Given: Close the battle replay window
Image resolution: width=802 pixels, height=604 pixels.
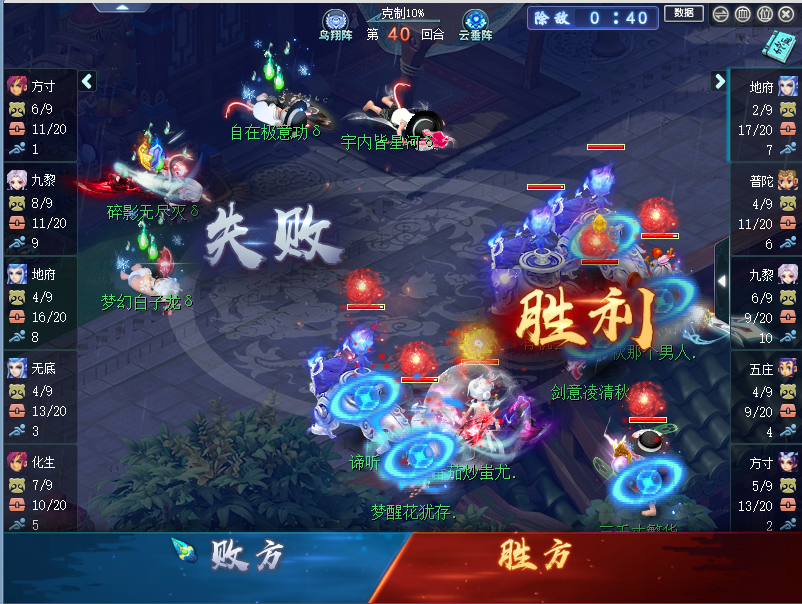Looking at the screenshot, I should pos(787,14).
